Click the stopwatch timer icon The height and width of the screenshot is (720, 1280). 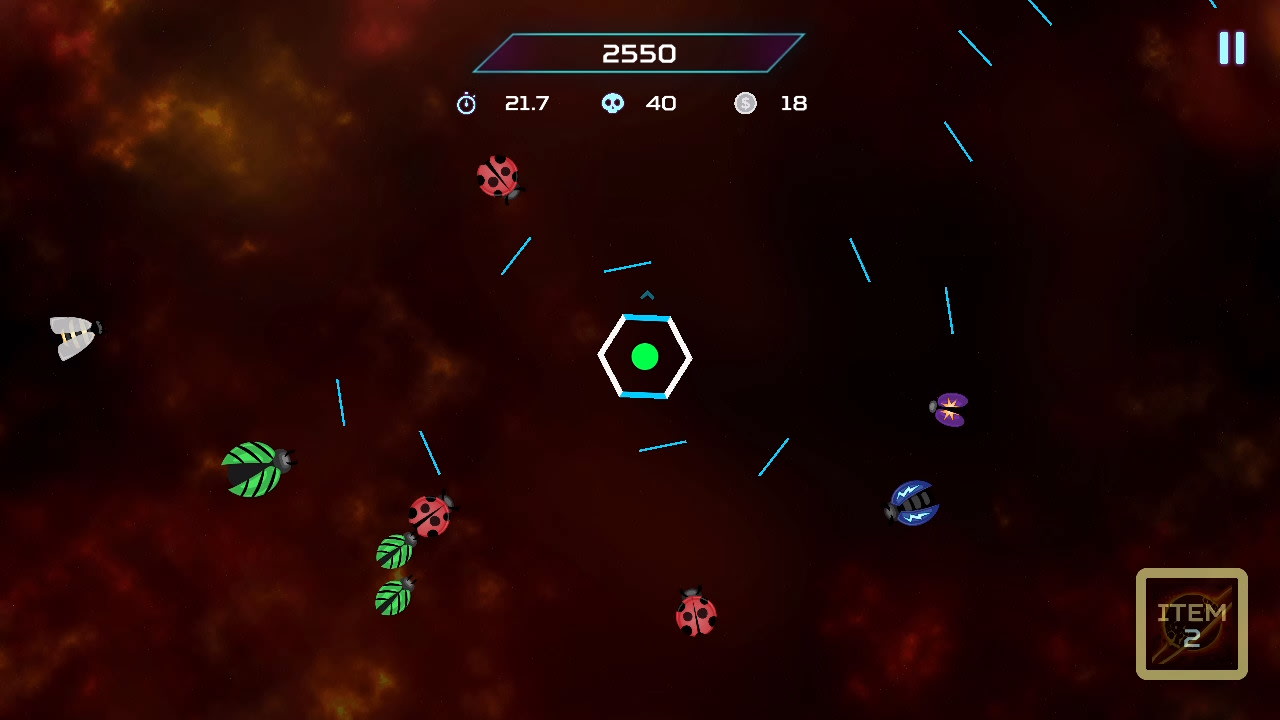[466, 102]
